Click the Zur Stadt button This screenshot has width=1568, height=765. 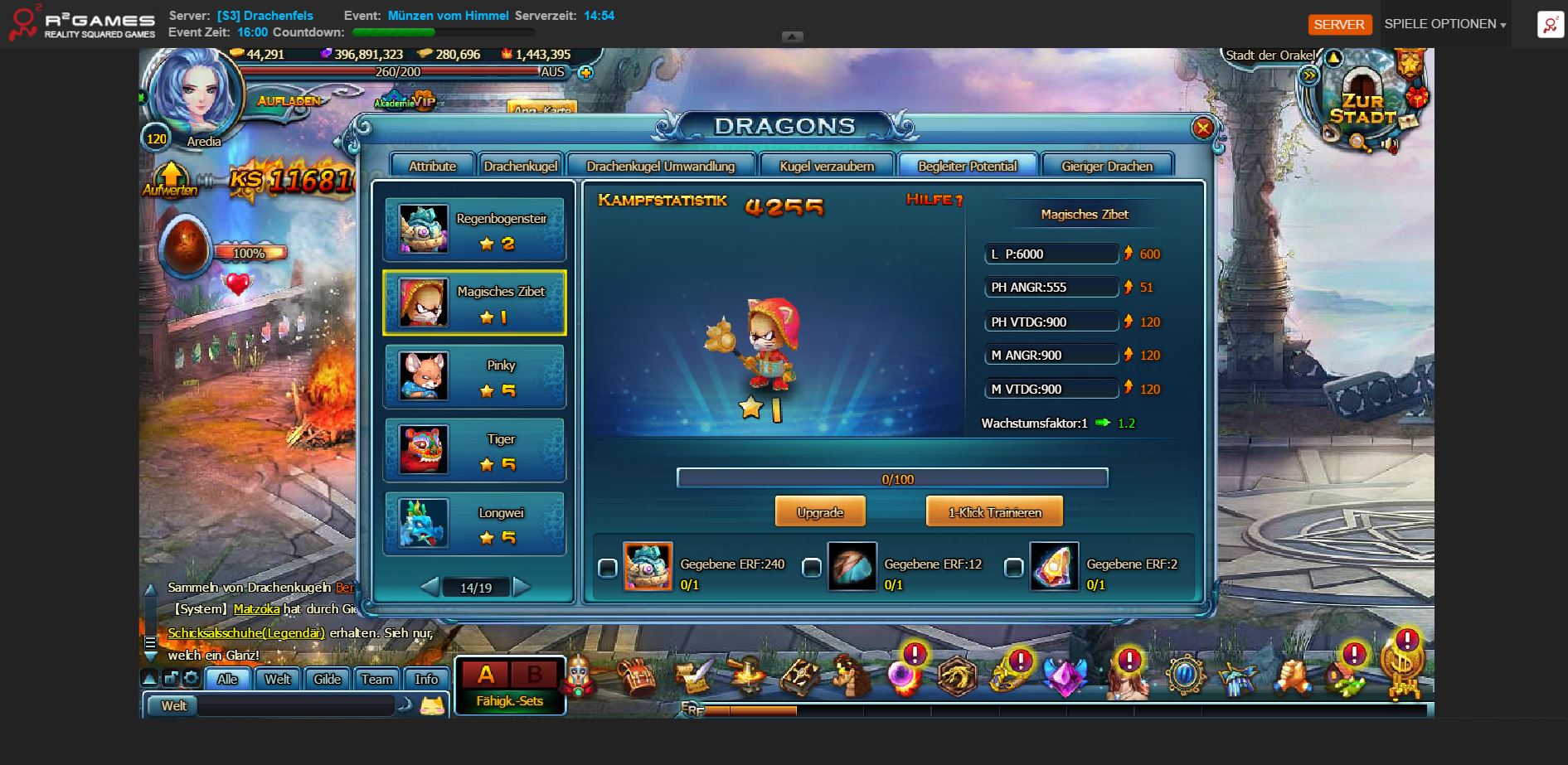point(1362,109)
